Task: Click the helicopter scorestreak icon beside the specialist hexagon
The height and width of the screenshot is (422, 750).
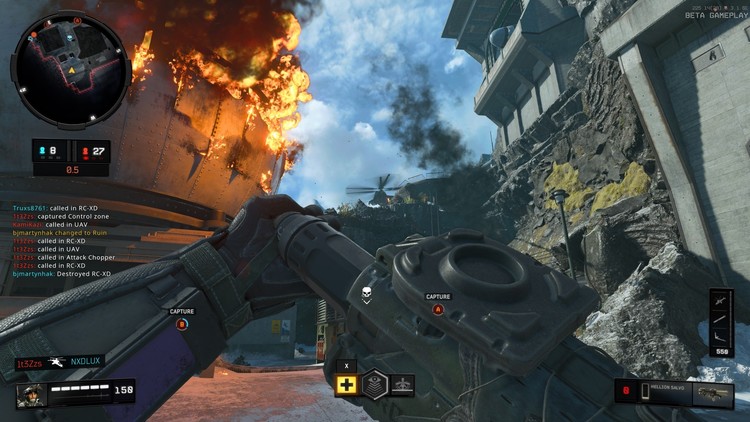Action: tap(402, 385)
